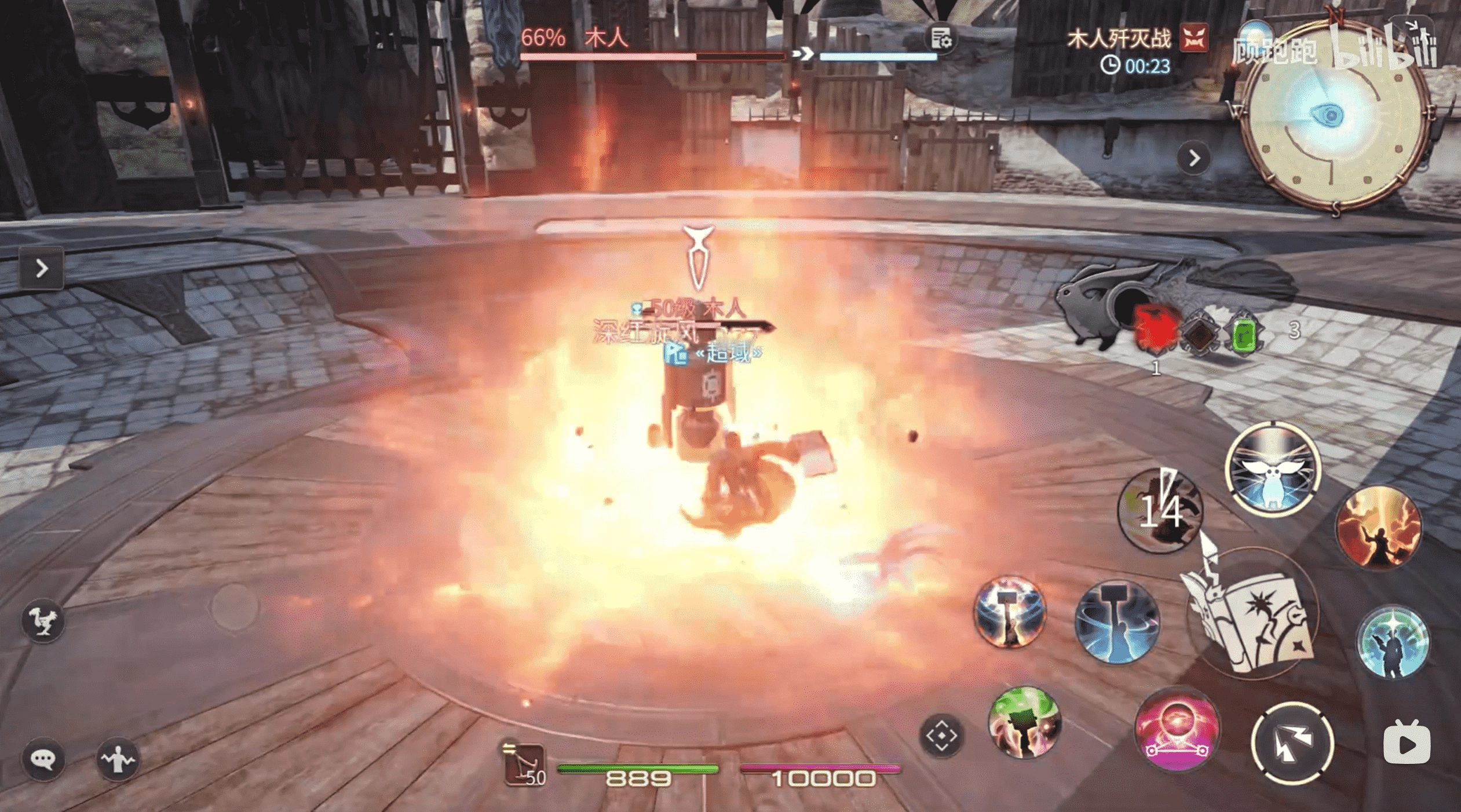Use the fiery red caster skill
Screen dimensions: 1461x812
(1378, 528)
